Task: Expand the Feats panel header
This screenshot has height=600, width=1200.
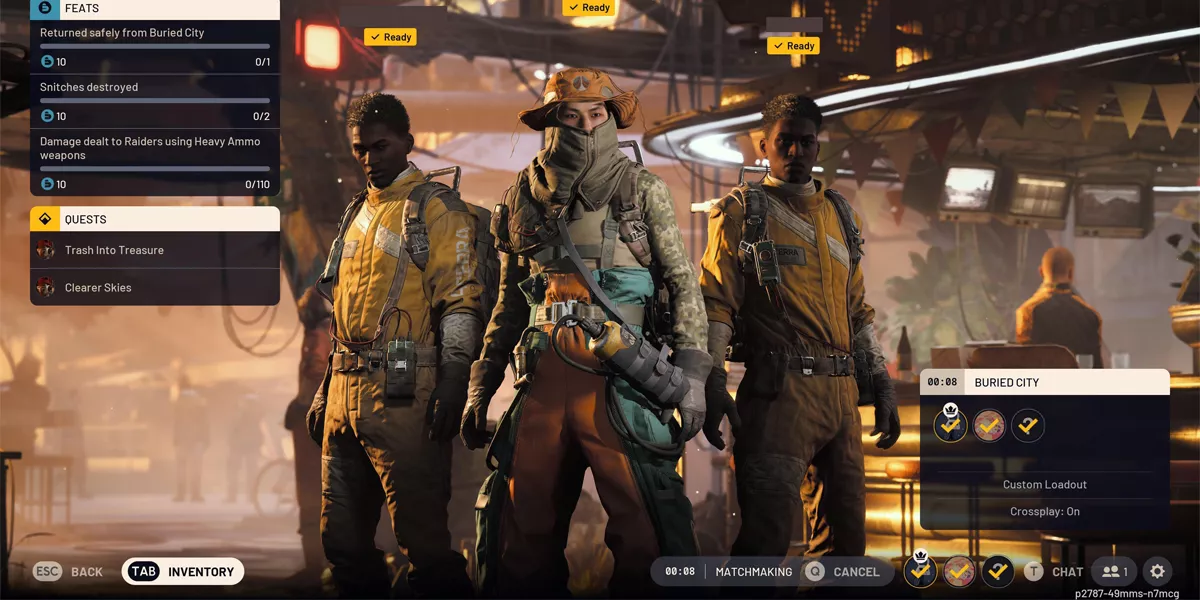Action: coord(155,9)
